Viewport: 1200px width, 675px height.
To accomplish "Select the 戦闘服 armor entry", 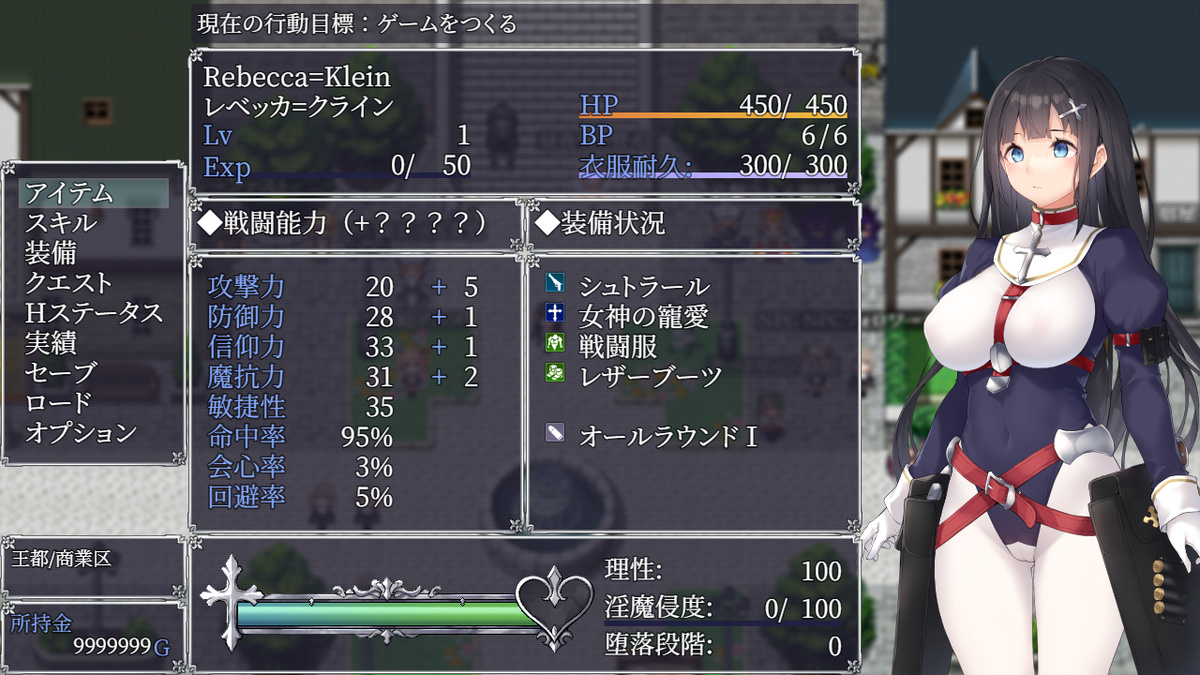I will [x=618, y=347].
